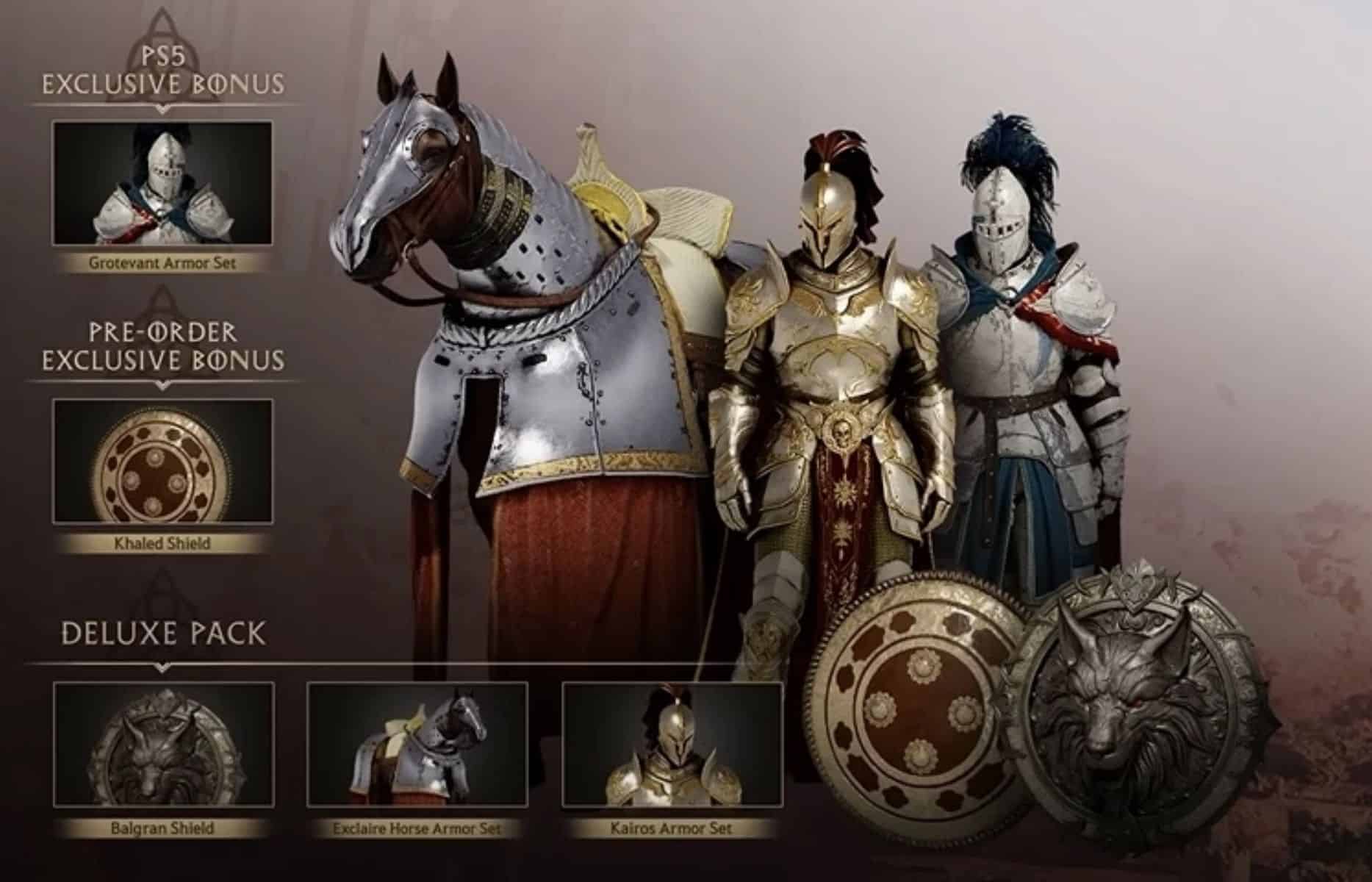1372x882 pixels.
Task: Click the Kairos Armor Set thumbnail
Action: click(671, 744)
